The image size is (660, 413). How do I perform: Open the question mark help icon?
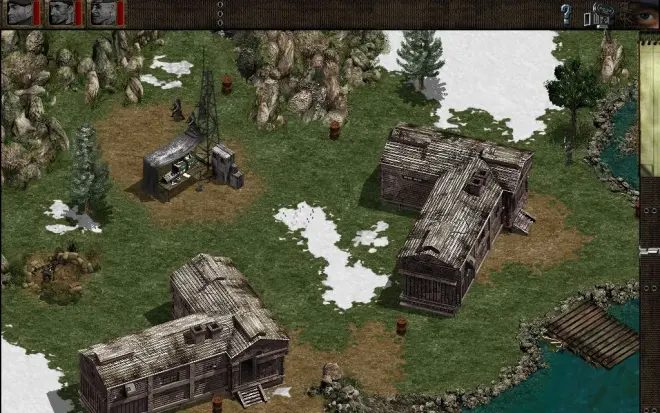566,14
